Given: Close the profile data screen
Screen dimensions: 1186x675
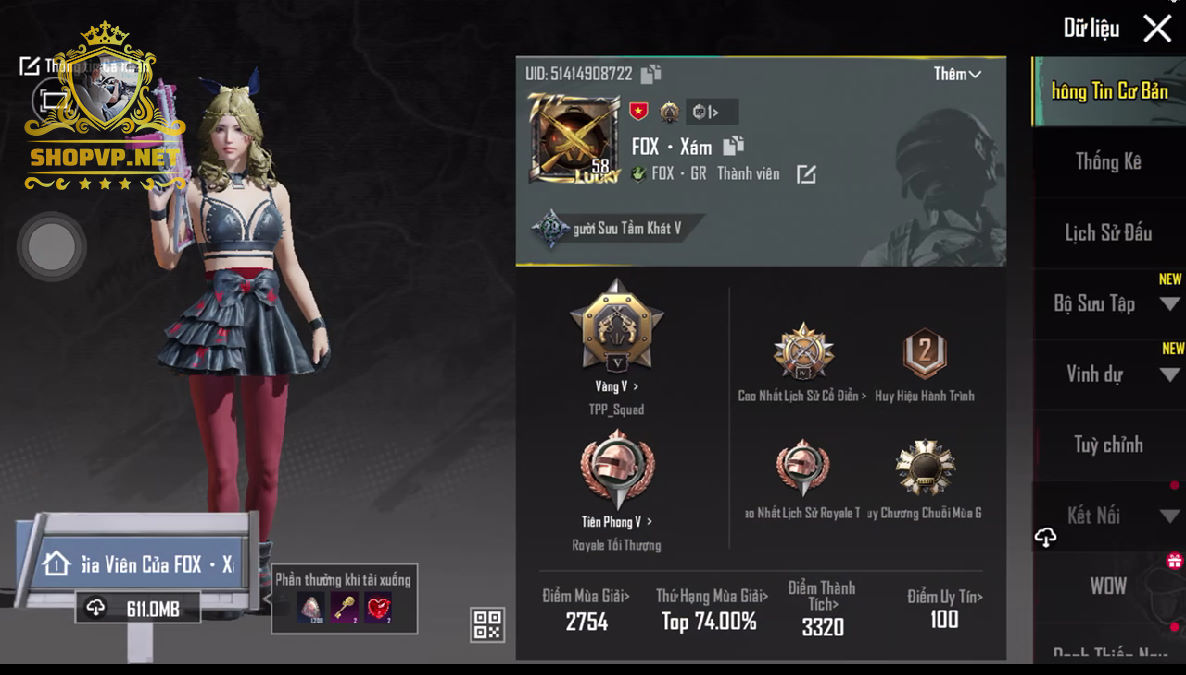Looking at the screenshot, I should click(1157, 28).
